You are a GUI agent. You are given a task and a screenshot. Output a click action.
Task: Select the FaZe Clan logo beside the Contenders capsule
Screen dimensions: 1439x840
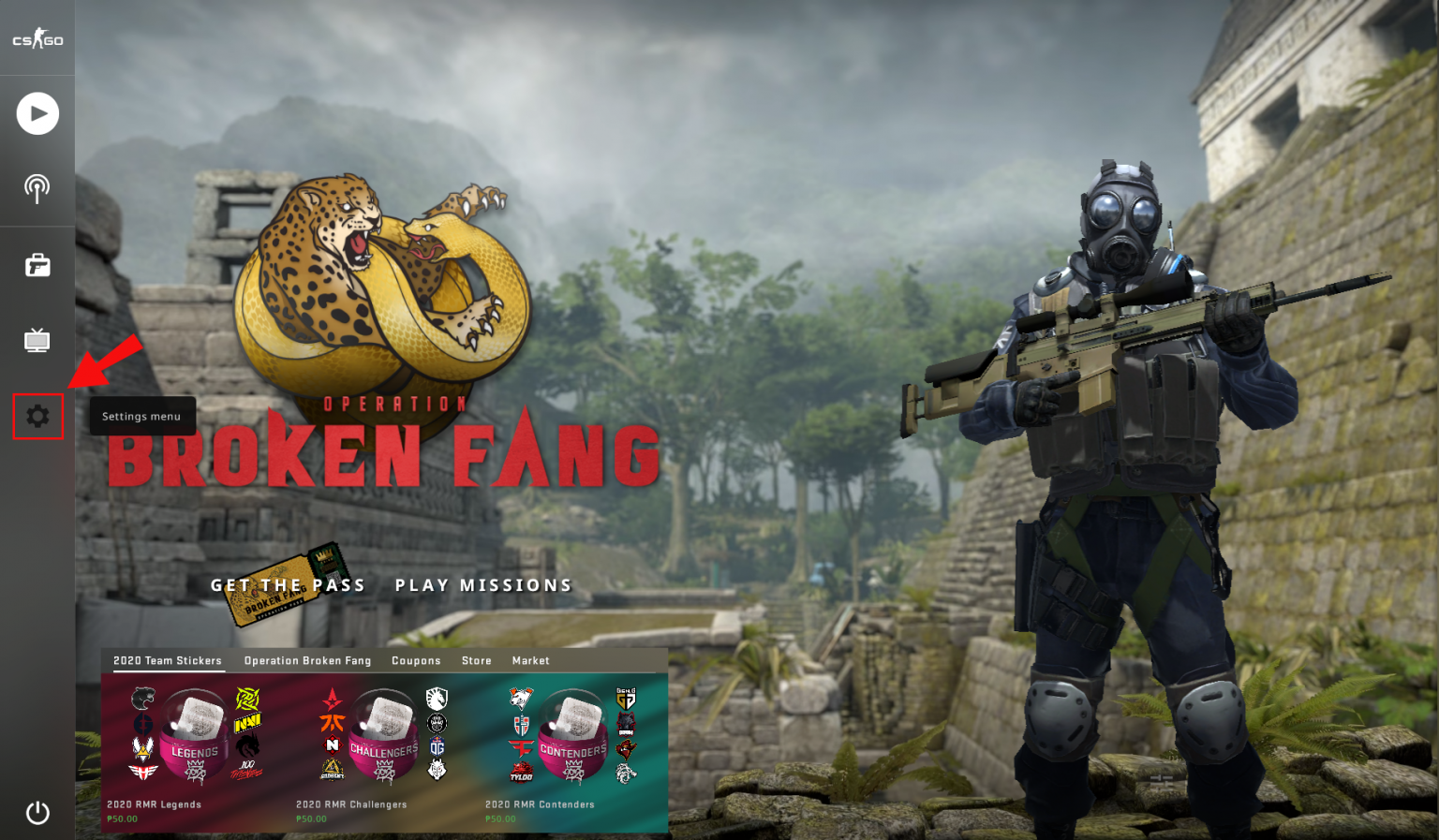pos(524,746)
